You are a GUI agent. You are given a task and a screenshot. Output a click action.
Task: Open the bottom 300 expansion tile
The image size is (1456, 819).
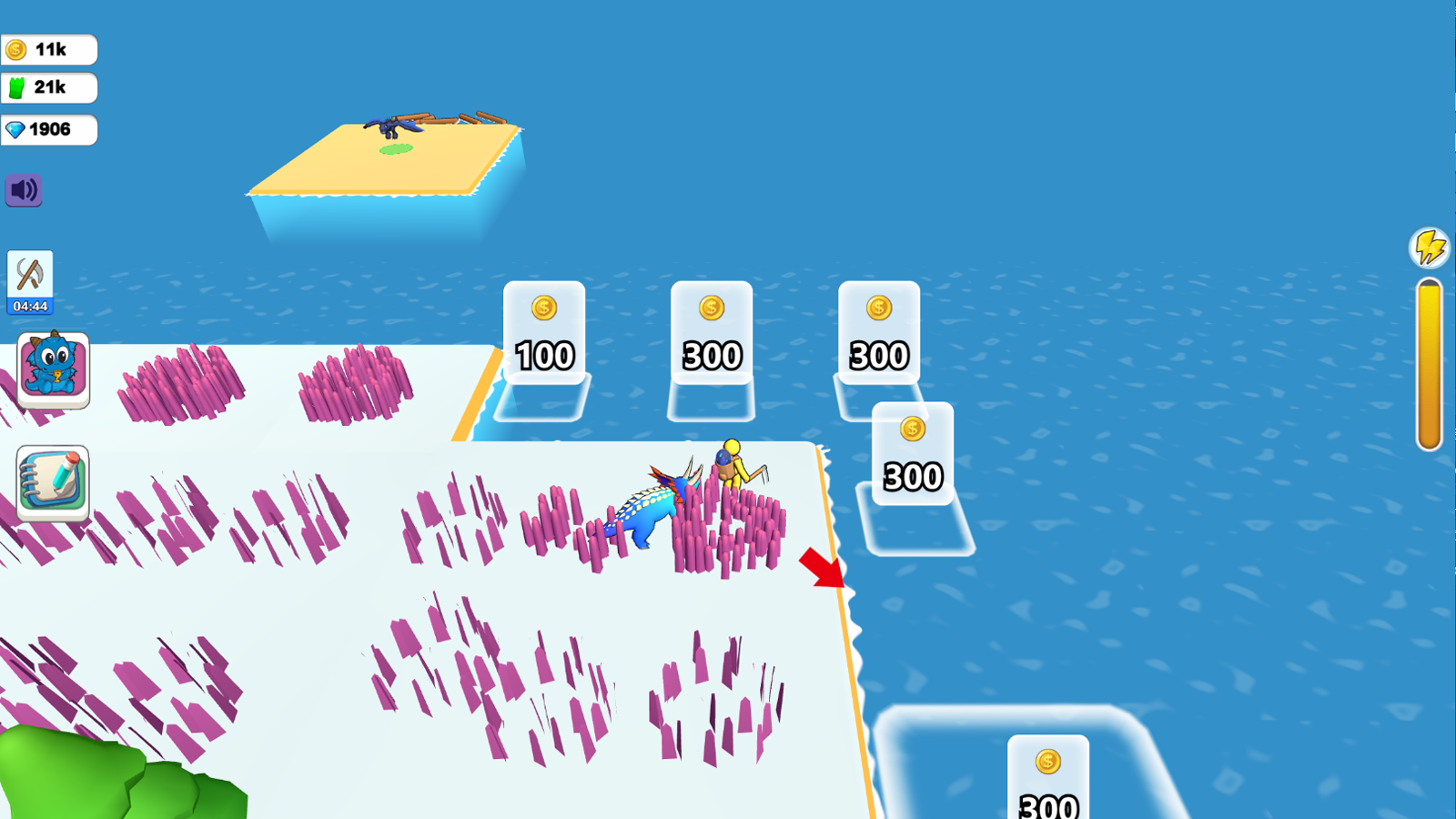tap(1046, 792)
